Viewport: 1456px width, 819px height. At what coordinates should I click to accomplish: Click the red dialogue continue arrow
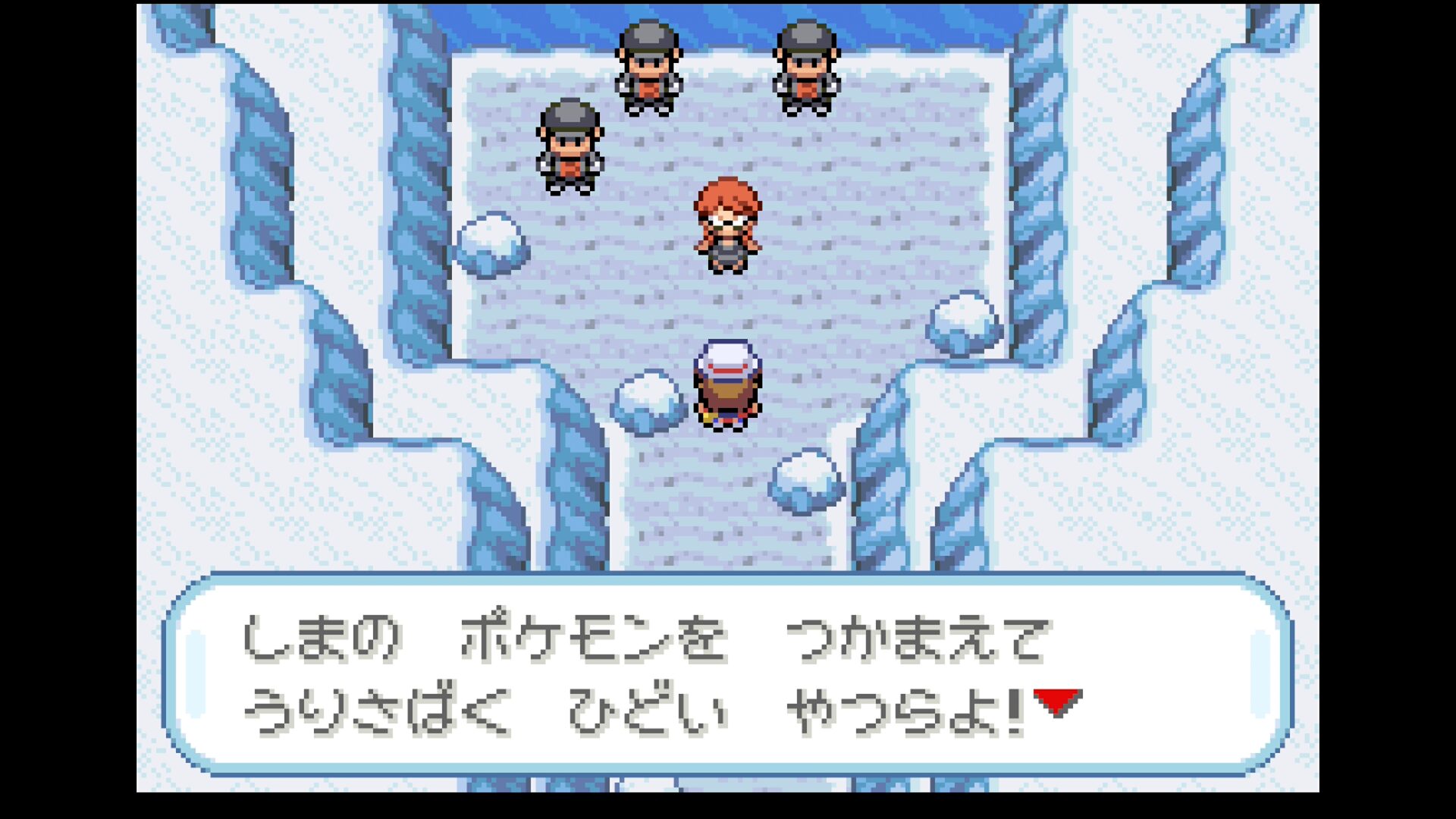point(1057,701)
